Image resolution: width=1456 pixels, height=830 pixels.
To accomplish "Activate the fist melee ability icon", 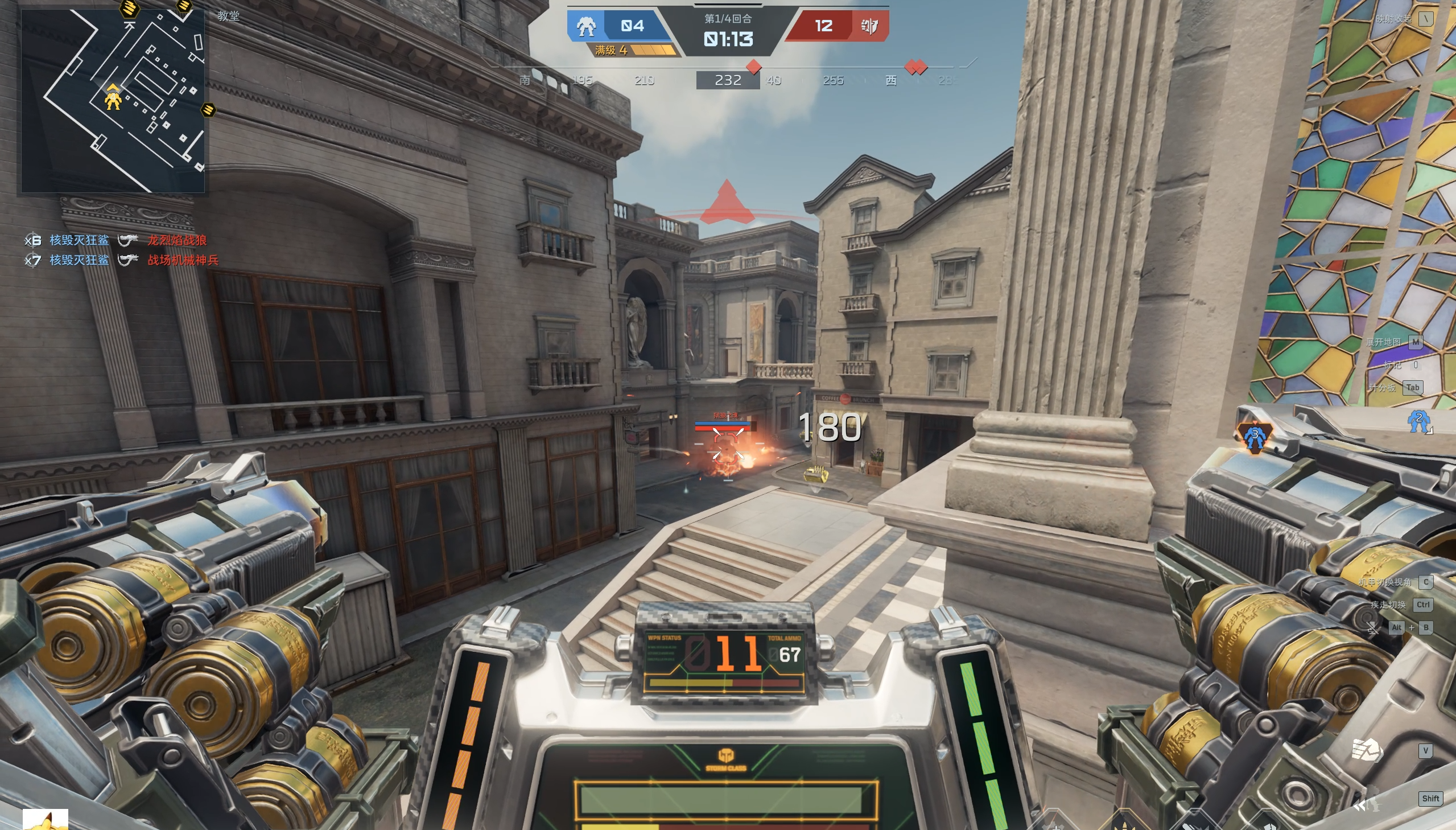I will coord(1366,750).
